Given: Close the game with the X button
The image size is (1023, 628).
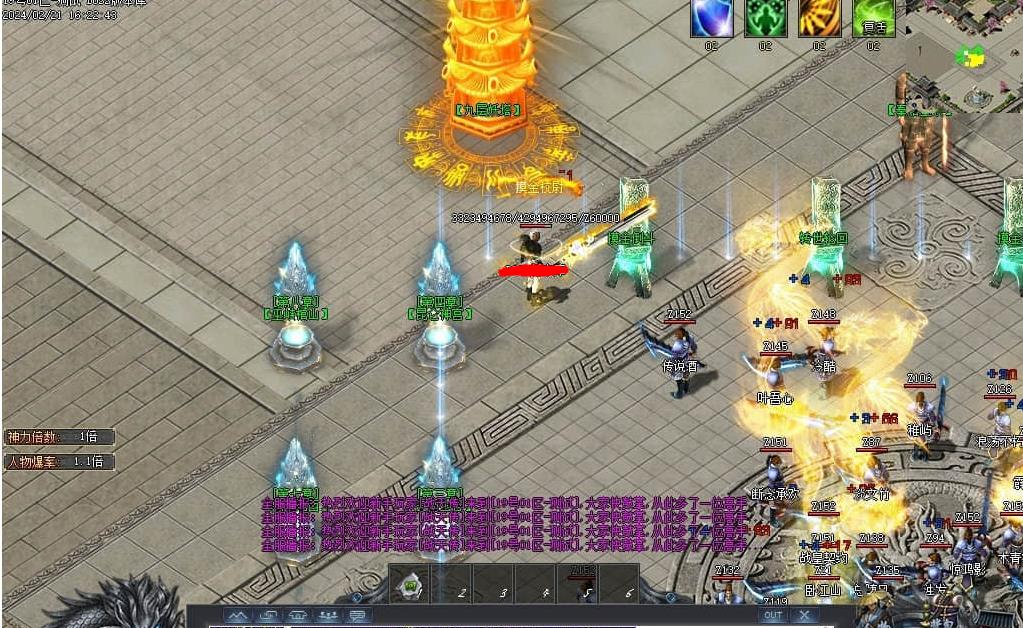Looking at the screenshot, I should [x=805, y=616].
